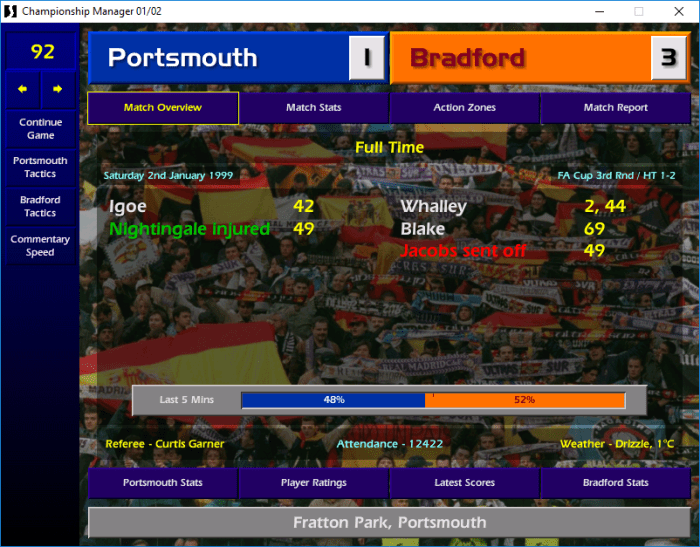
Task: Select the Match Overview tab
Action: tap(163, 108)
